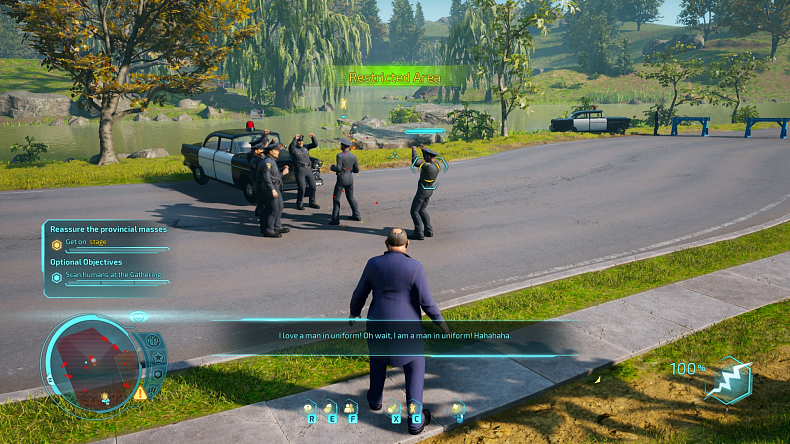The width and height of the screenshot is (790, 444).
Task: Click the circular minimap radar
Action: pyautogui.click(x=90, y=361)
